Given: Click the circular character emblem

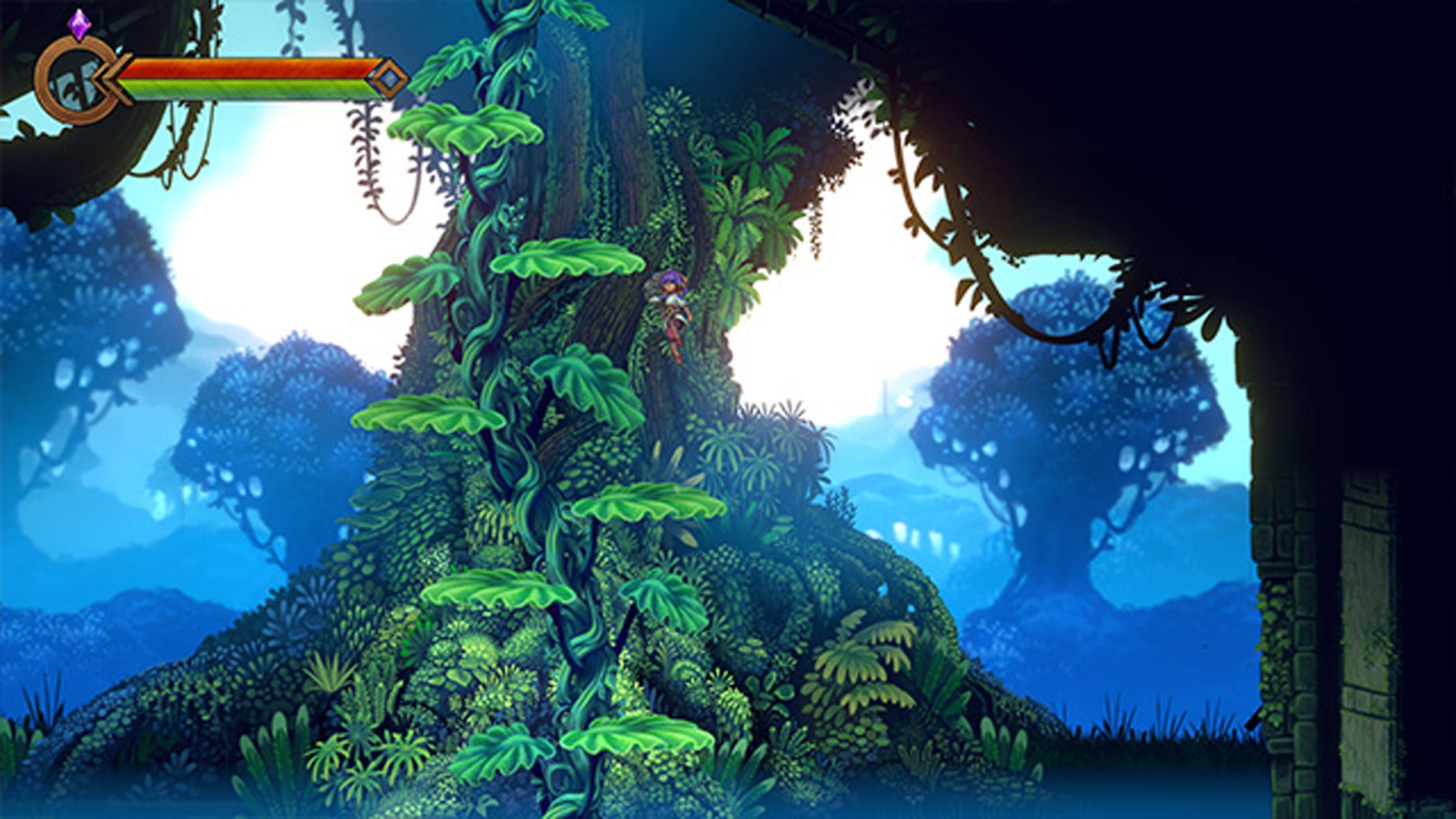Looking at the screenshot, I should pos(76,80).
